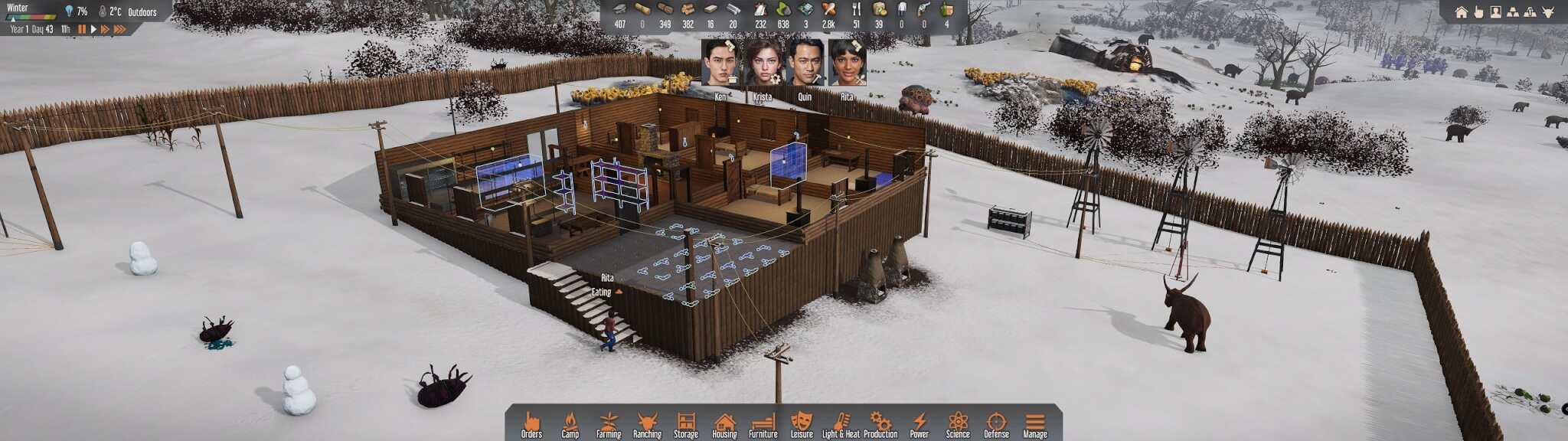Set game speed to triple fast-forward
The height and width of the screenshot is (441, 1568).
tap(120, 29)
